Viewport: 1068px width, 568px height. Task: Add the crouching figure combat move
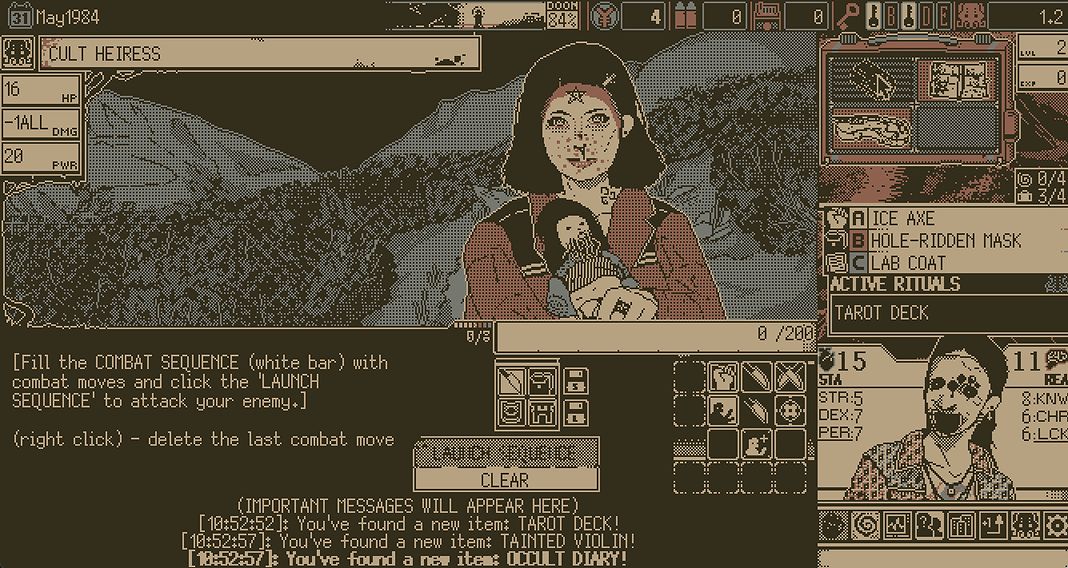click(x=724, y=410)
